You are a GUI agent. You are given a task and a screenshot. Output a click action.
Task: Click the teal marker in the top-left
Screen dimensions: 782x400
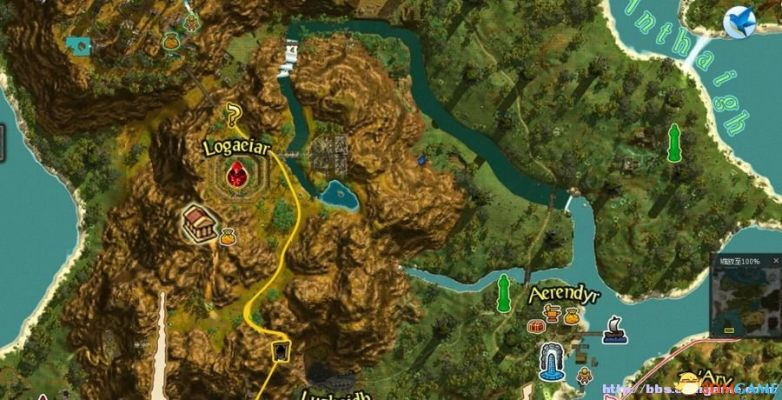[x=78, y=44]
